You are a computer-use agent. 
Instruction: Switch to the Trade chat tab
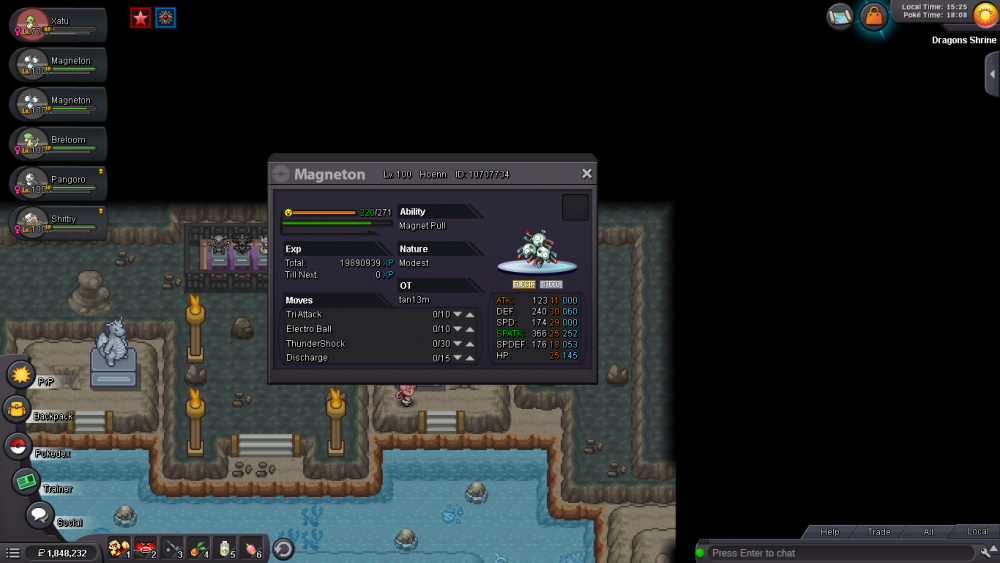(x=879, y=532)
